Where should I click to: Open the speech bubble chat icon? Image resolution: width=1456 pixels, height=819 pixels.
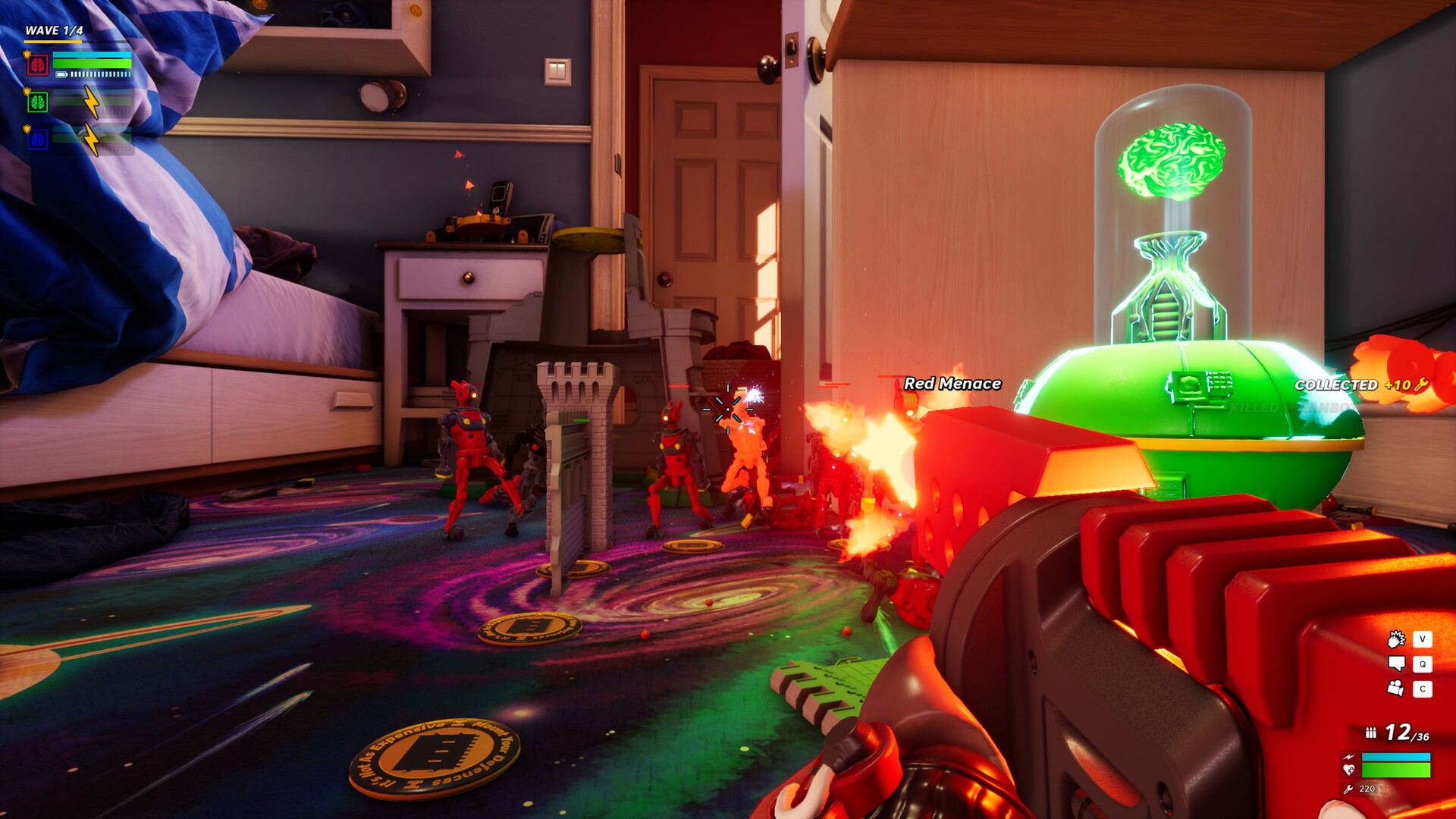pyautogui.click(x=1396, y=664)
